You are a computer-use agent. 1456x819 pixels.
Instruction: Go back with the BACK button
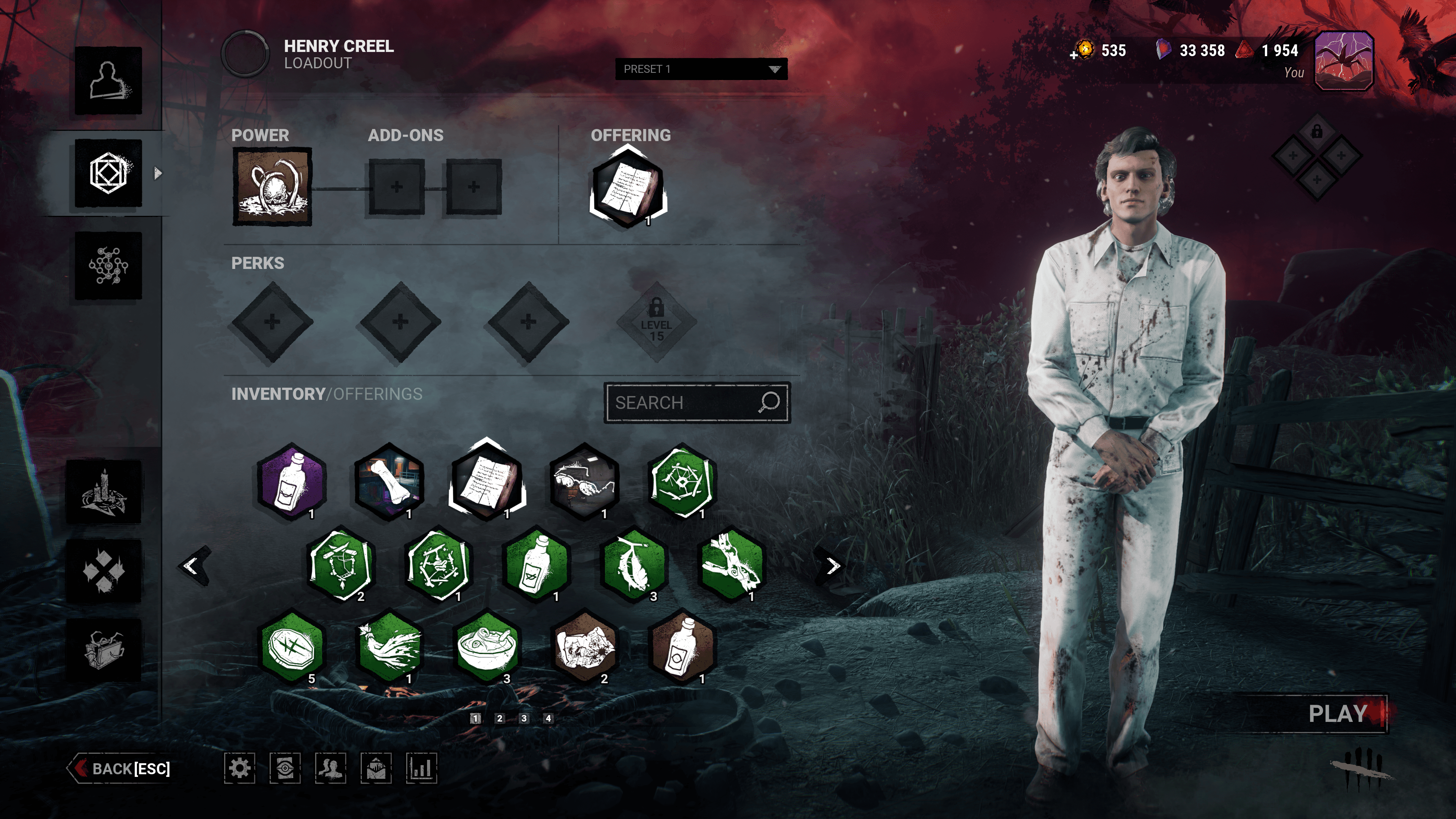(121, 769)
